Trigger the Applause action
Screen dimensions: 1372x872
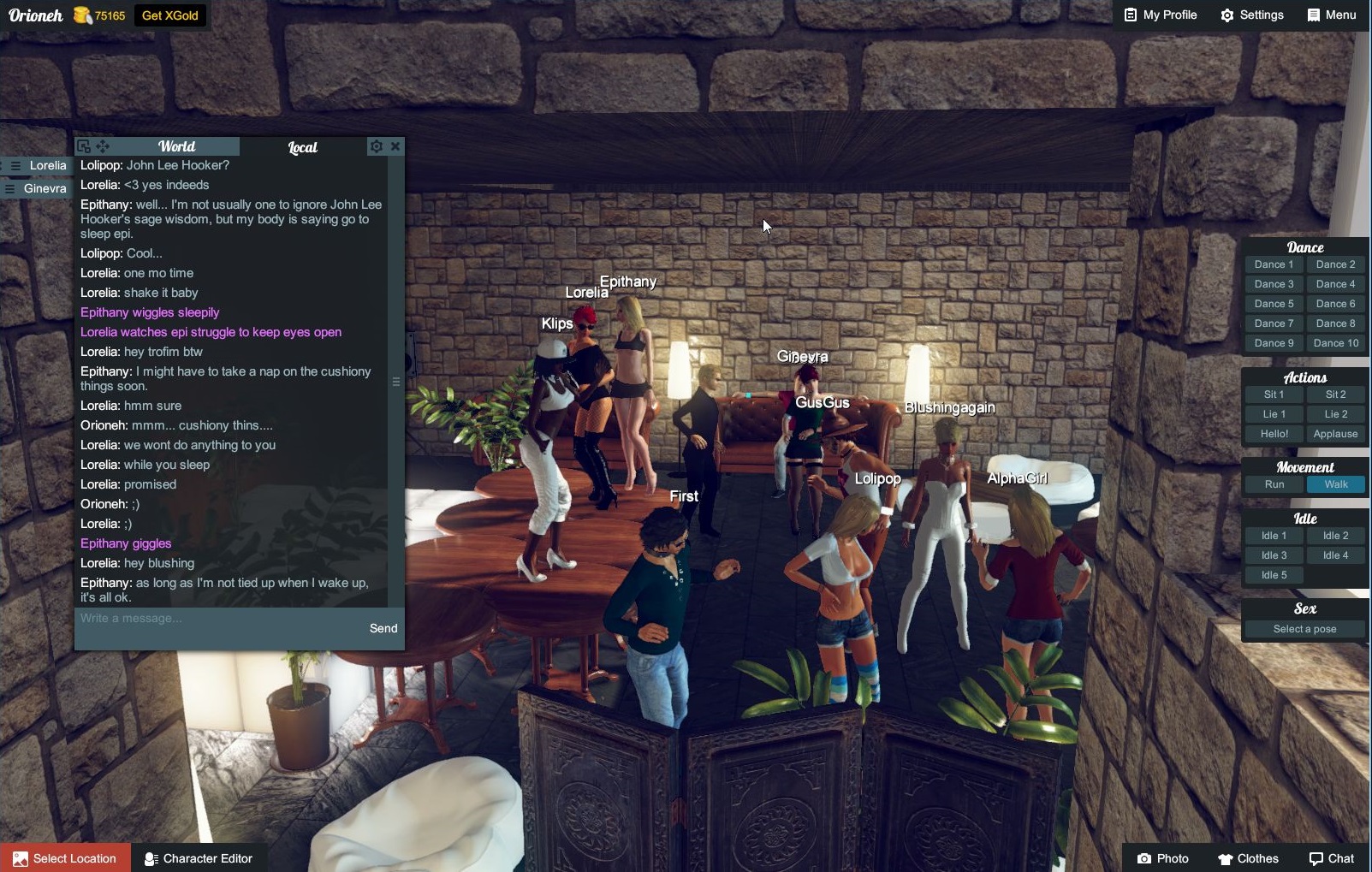pos(1334,434)
